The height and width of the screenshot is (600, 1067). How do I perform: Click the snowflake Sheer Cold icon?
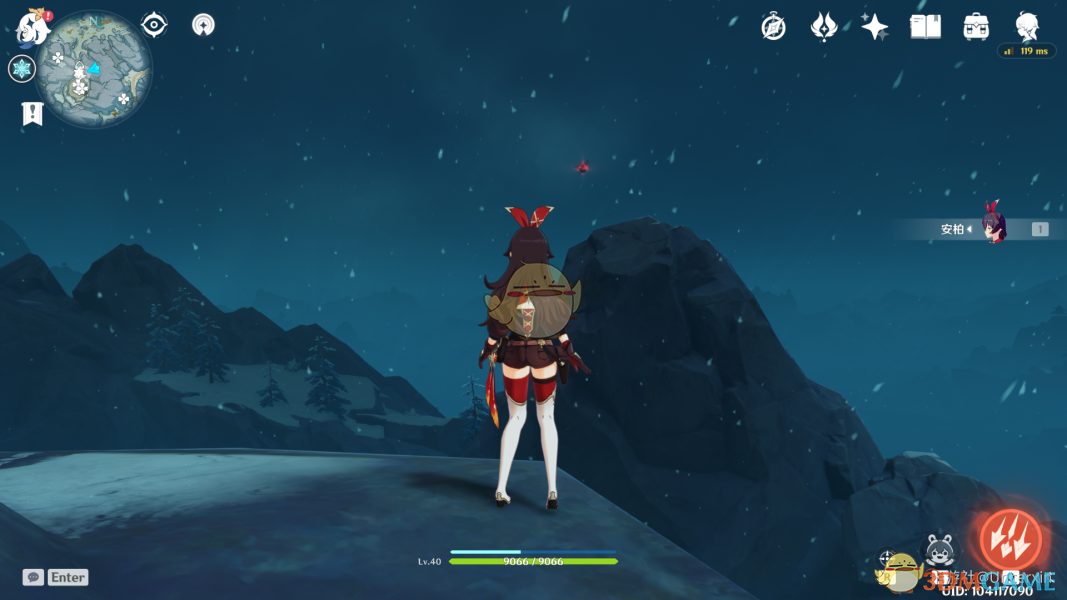tap(21, 69)
